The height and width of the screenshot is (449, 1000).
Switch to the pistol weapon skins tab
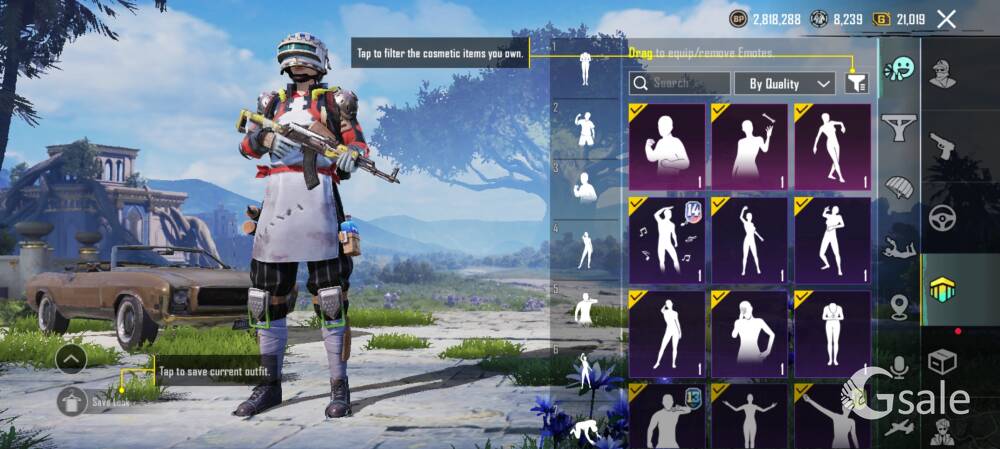coord(943,145)
